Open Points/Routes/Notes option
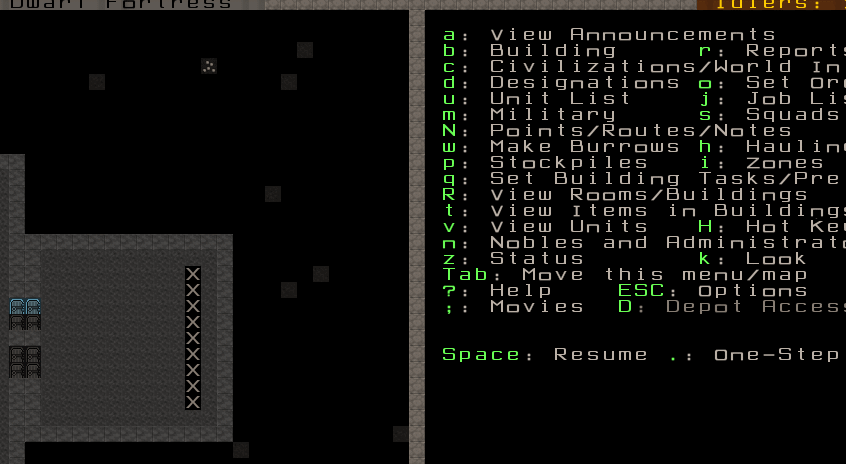Viewport: 846px width, 464px height. (640, 131)
